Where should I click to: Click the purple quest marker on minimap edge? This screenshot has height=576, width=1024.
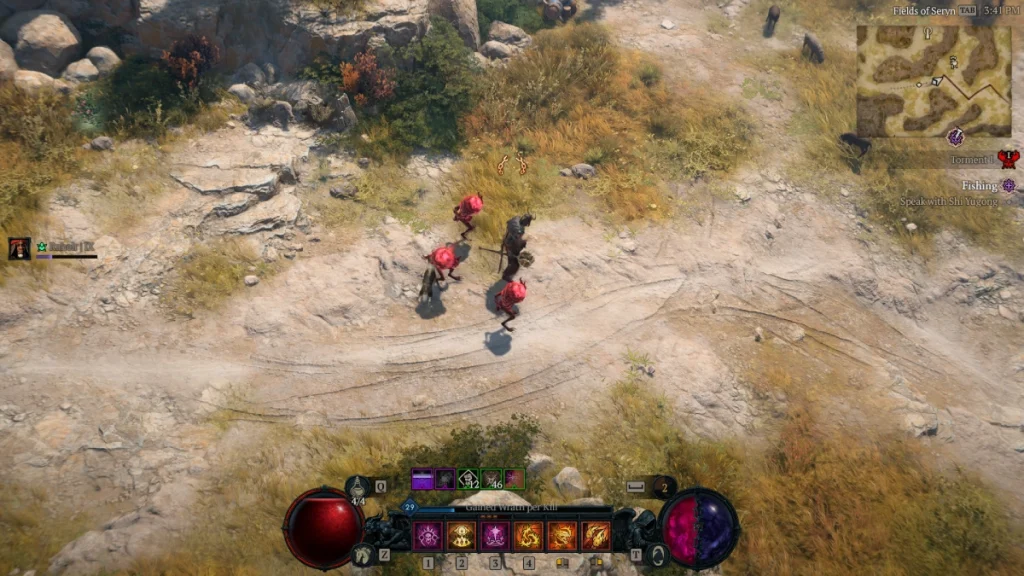point(955,137)
